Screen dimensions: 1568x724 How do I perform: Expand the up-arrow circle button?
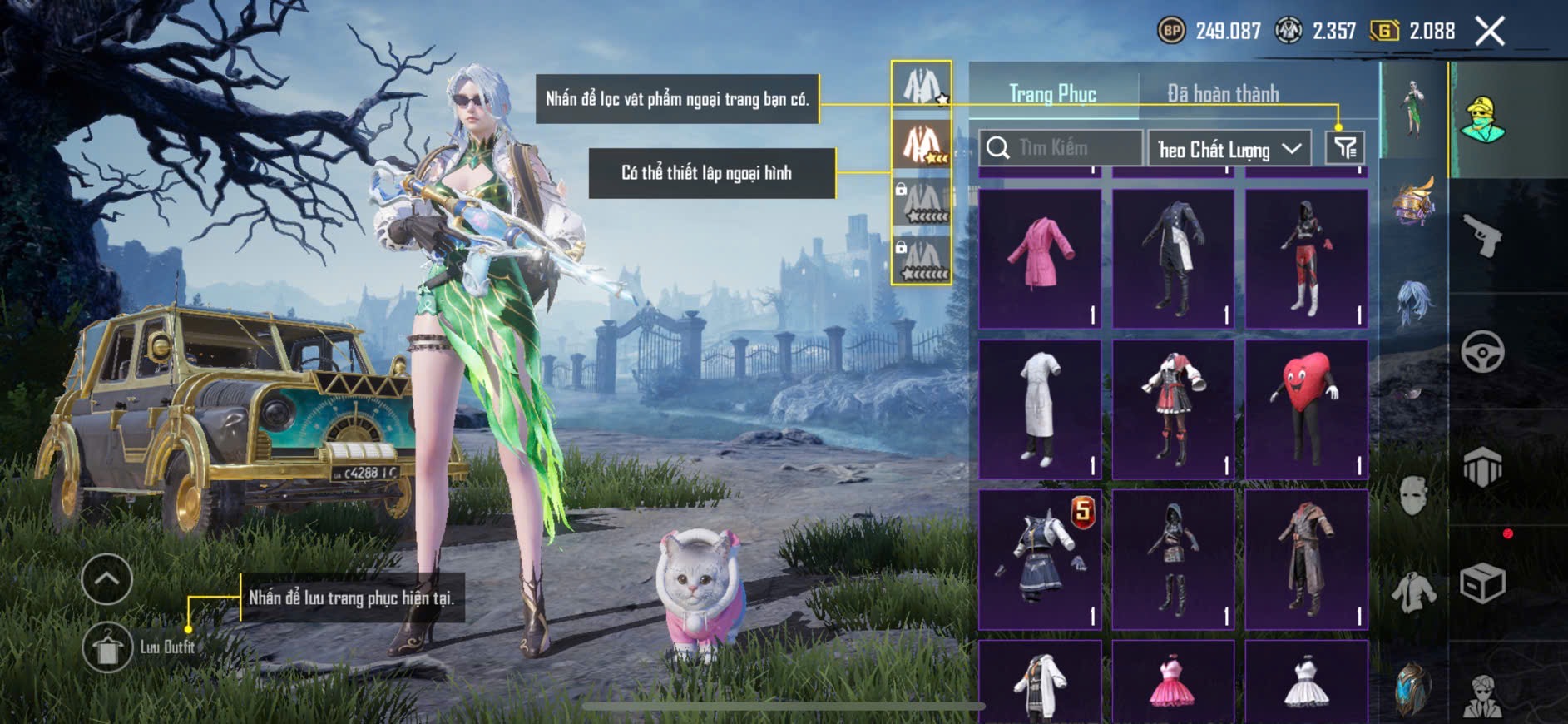[106, 578]
